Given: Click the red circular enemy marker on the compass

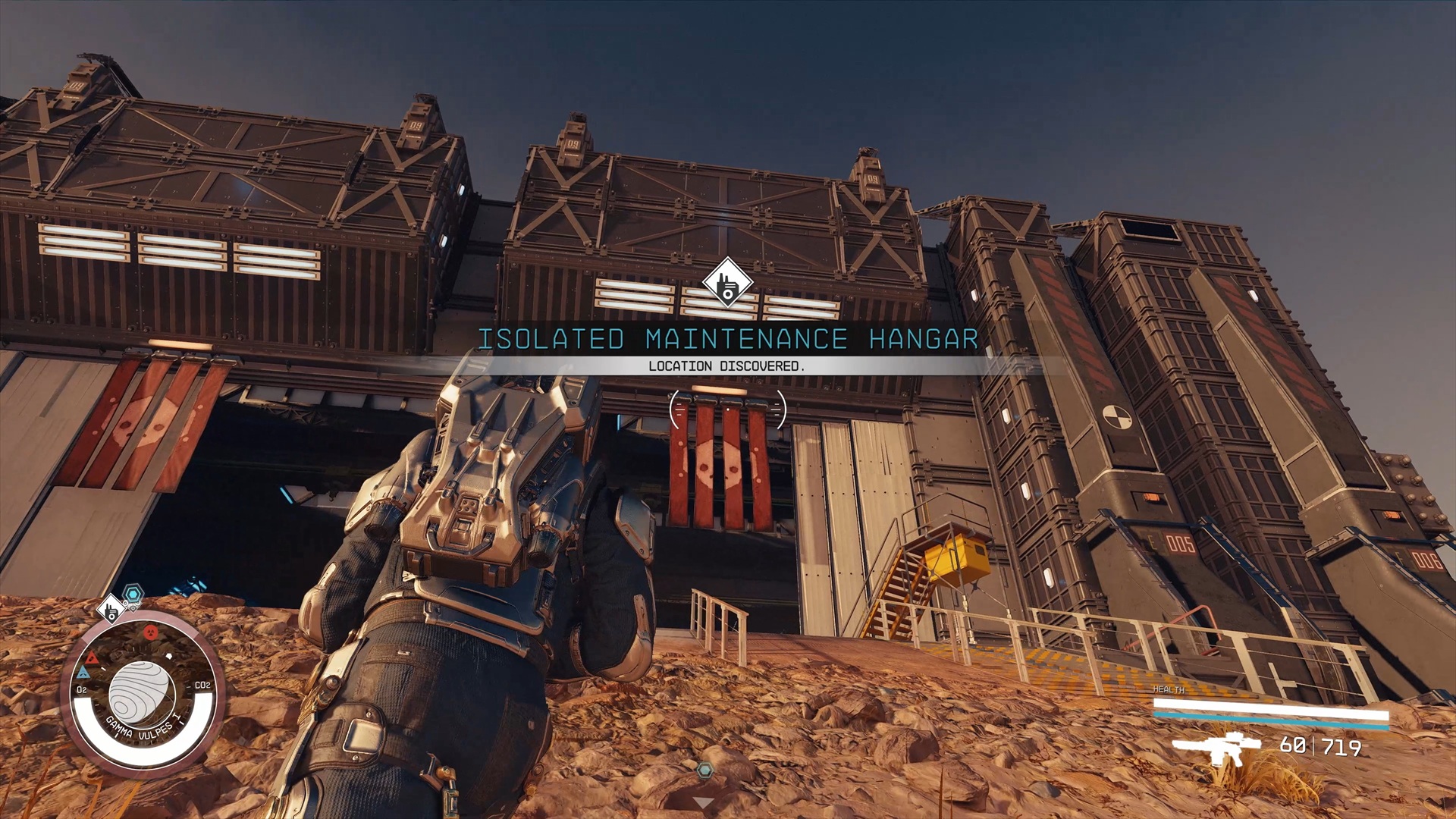Looking at the screenshot, I should point(150,631).
